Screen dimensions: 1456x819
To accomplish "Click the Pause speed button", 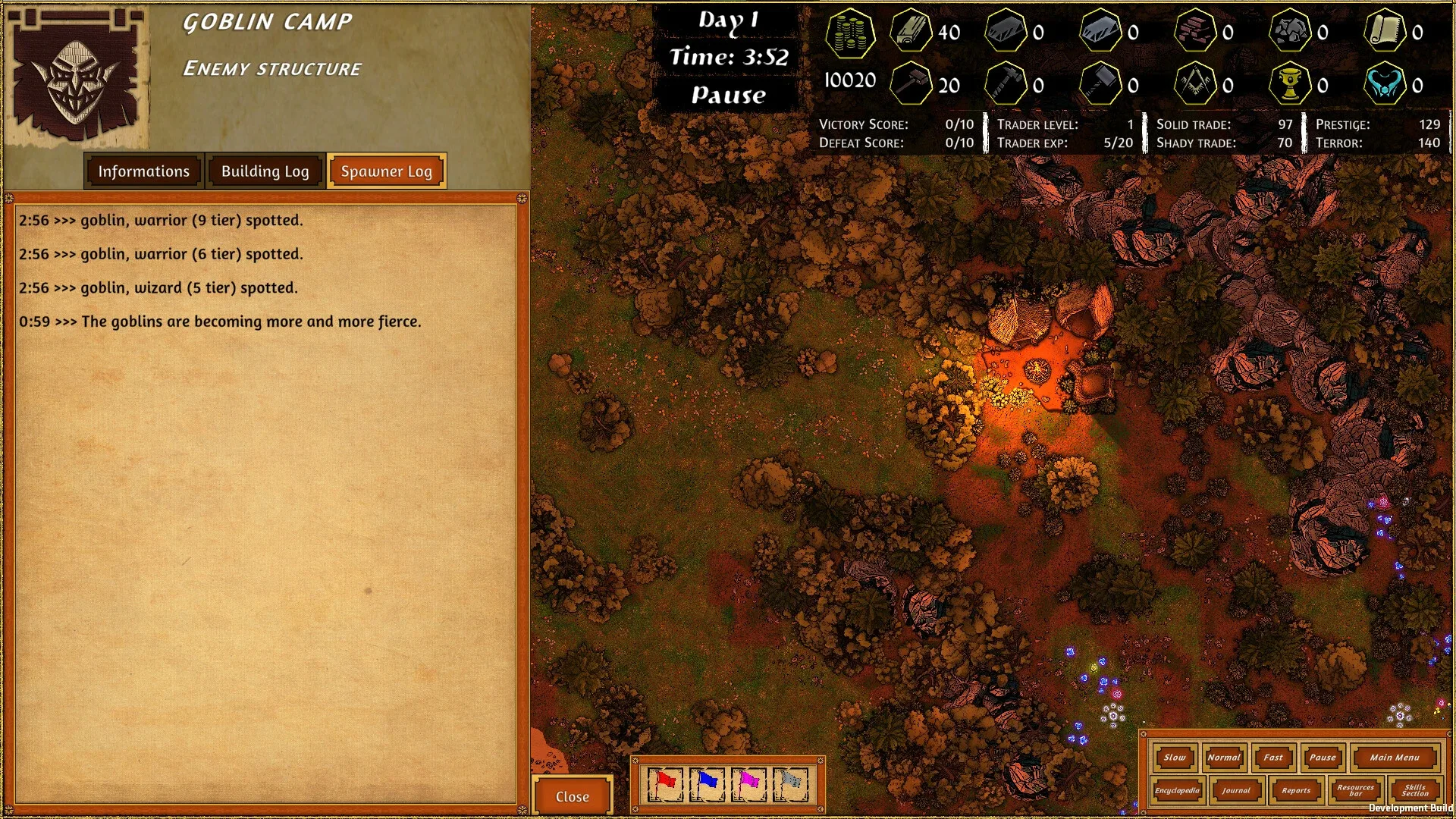I will click(1323, 757).
